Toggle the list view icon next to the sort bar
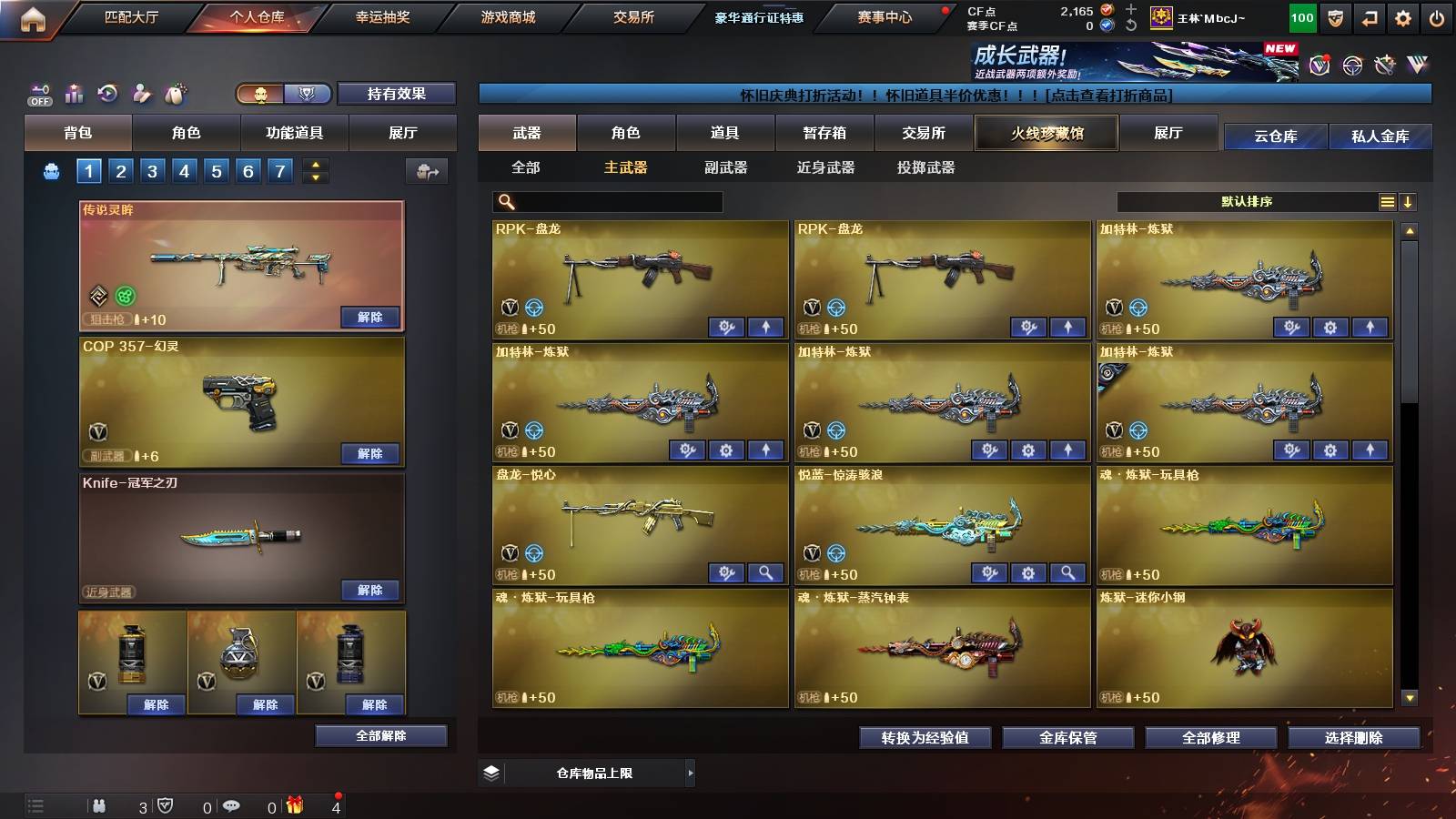Viewport: 1456px width, 819px height. 1387,201
